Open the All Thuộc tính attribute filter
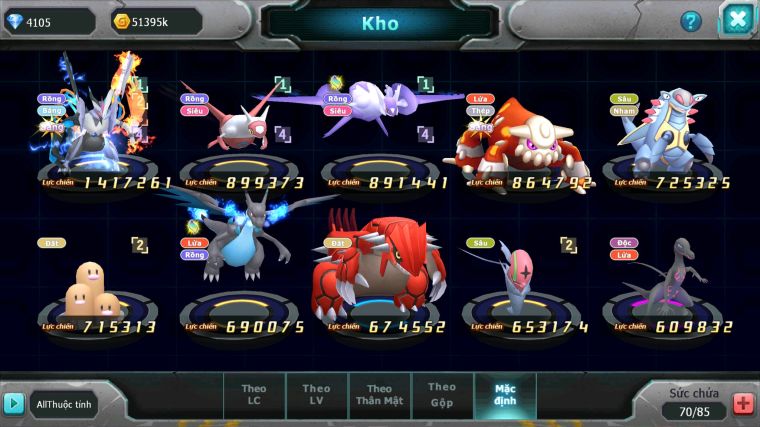Viewport: 760px width, 427px height. pos(64,403)
